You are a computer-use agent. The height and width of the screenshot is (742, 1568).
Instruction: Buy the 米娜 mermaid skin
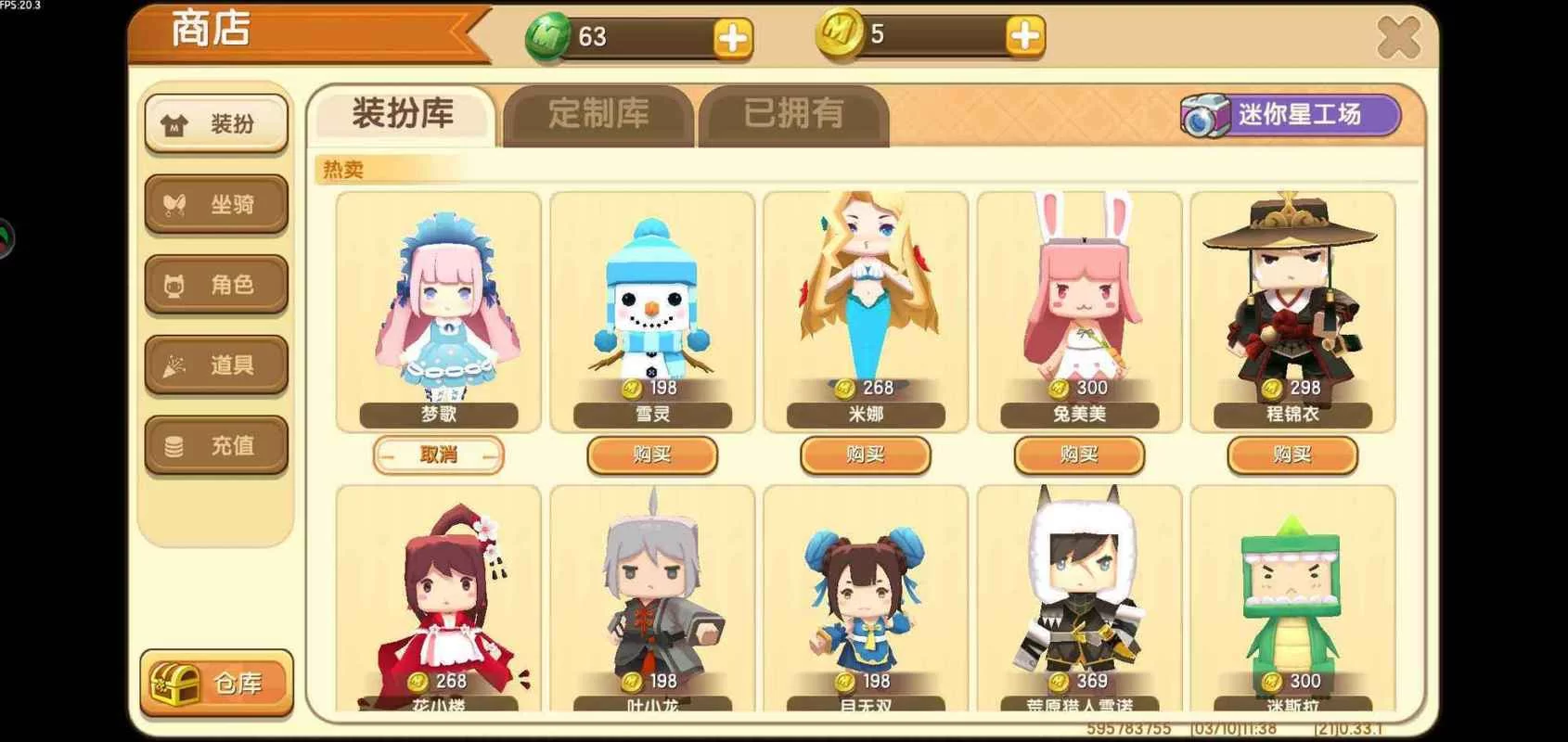pos(865,455)
